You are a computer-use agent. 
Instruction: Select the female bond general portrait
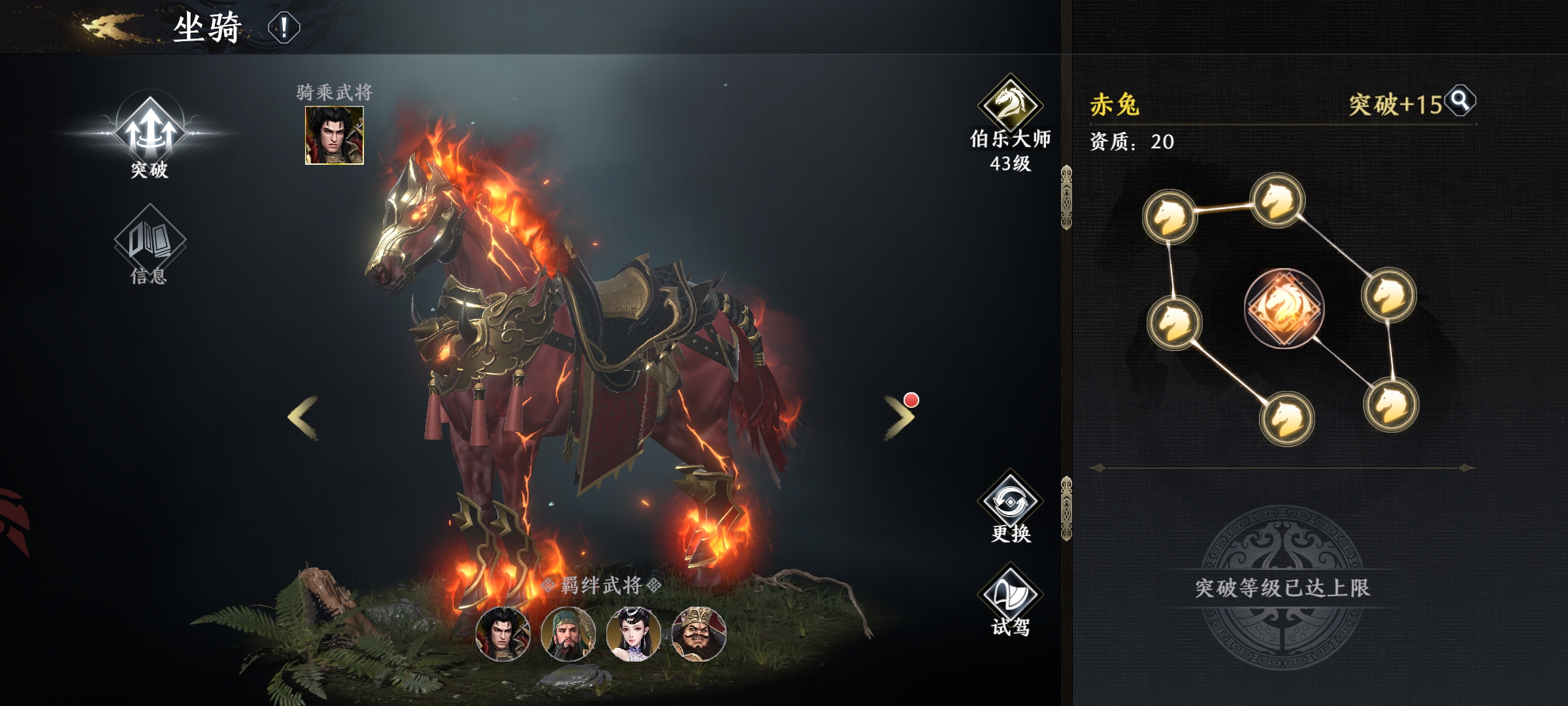click(x=633, y=633)
